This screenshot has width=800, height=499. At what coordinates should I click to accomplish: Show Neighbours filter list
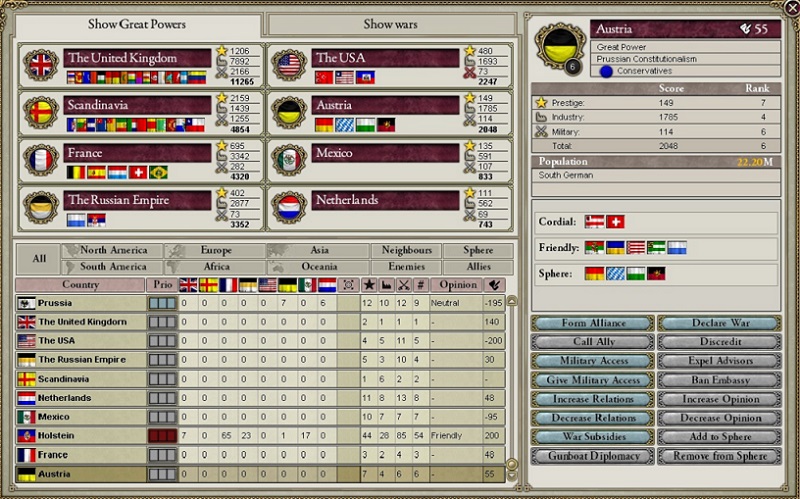point(406,251)
